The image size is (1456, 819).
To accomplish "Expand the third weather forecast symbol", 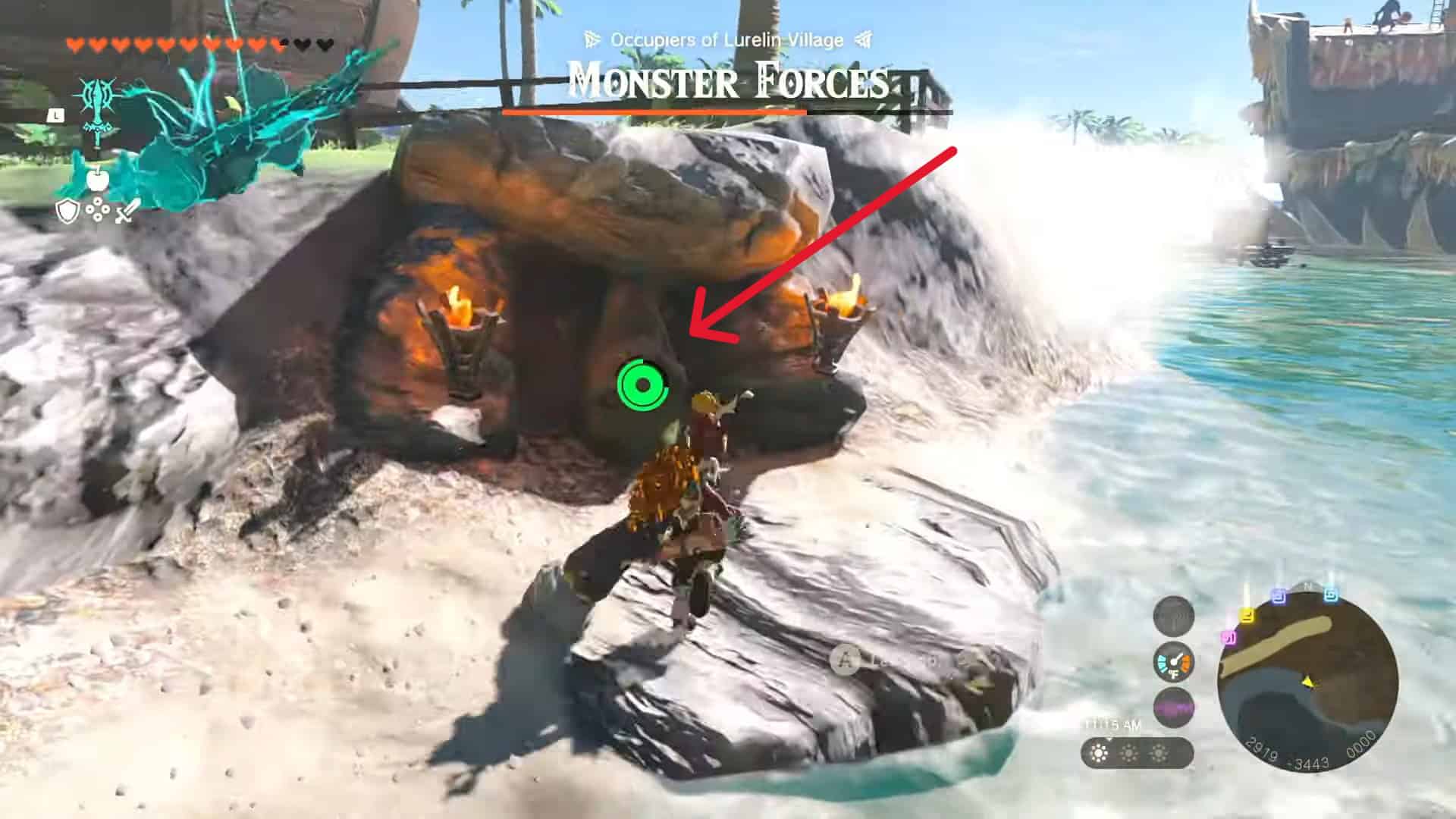I will point(1158,754).
